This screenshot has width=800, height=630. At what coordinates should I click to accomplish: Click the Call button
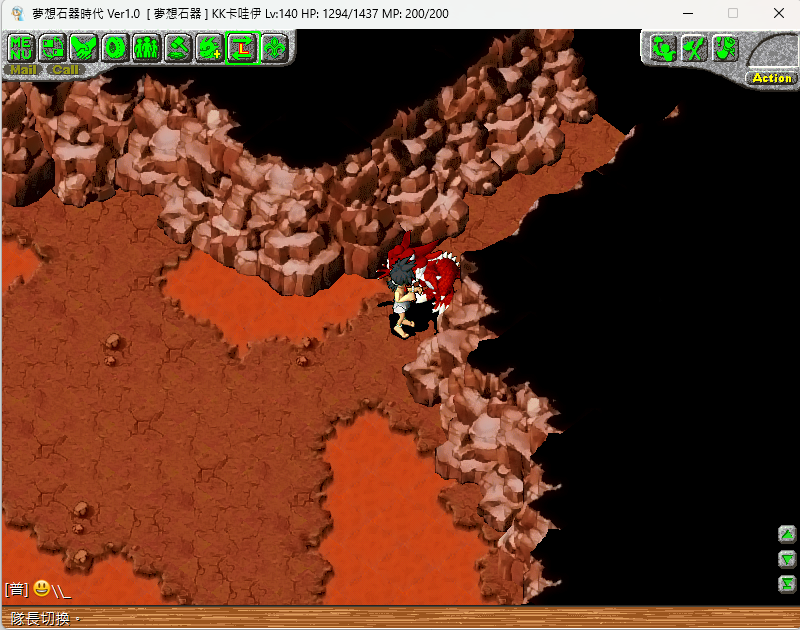(x=66, y=70)
